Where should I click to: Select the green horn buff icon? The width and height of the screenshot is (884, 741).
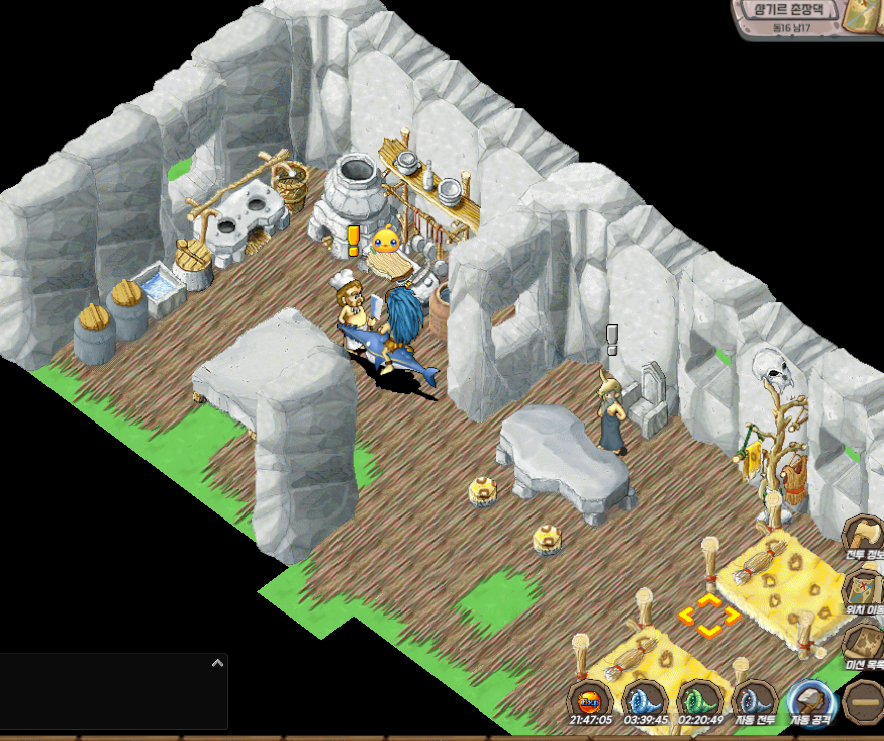[699, 700]
